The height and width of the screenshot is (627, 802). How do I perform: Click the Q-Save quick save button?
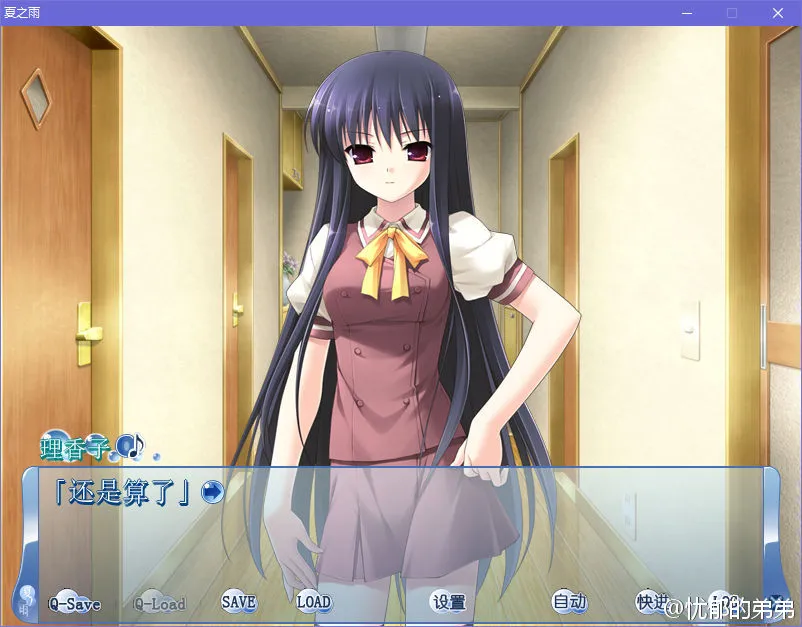point(74,604)
